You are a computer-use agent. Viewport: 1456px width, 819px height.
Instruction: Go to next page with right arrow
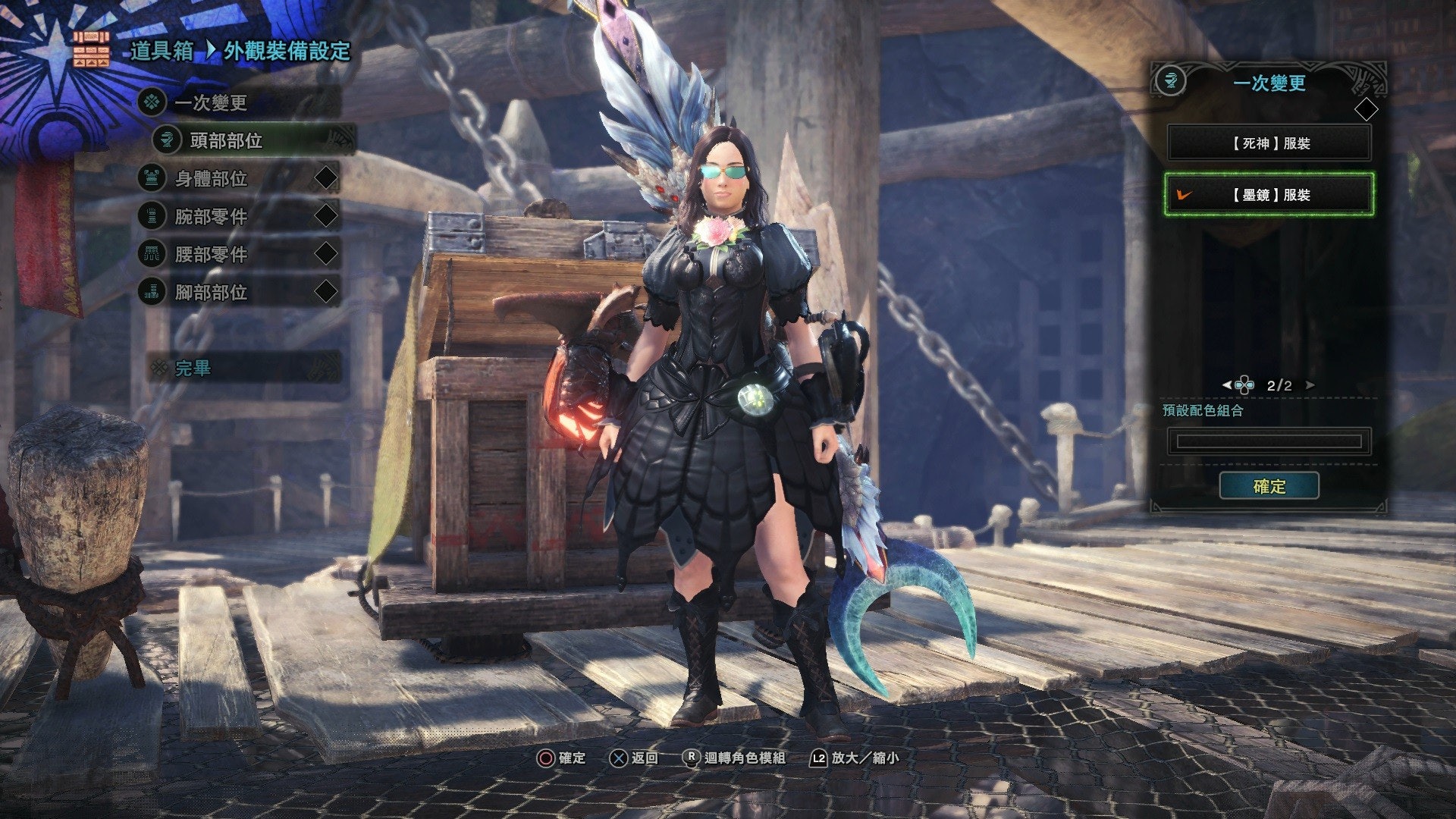click(1310, 385)
